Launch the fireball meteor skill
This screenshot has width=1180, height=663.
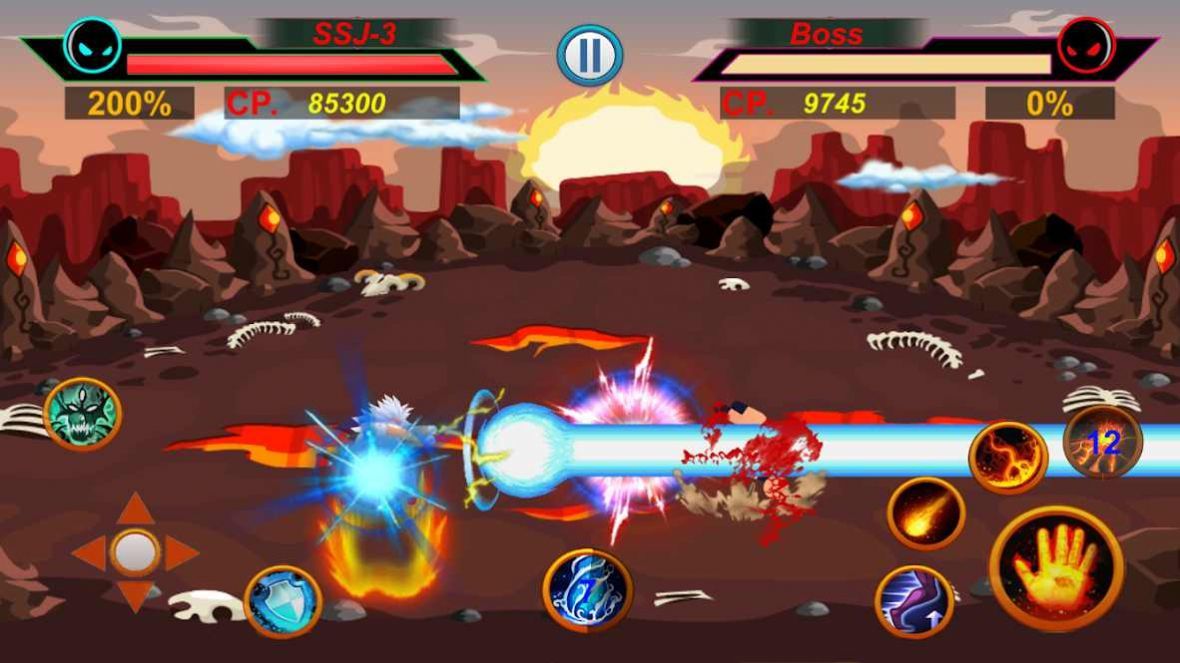pos(926,513)
